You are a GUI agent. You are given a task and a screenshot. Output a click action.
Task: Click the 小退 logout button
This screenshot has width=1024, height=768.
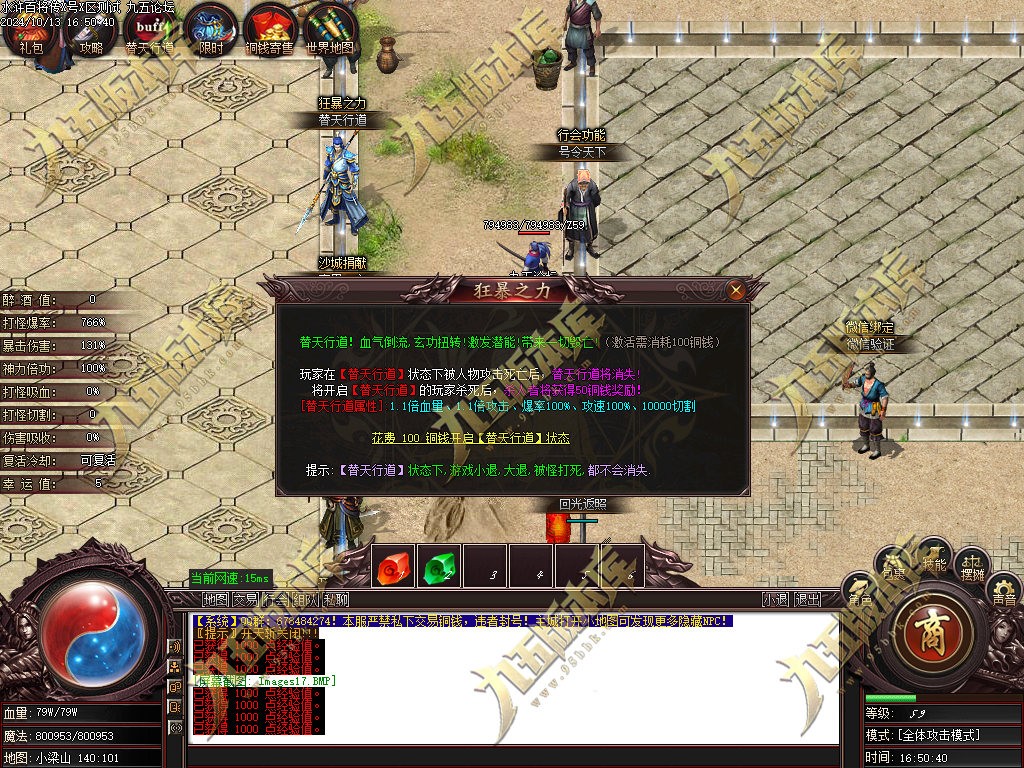click(775, 599)
